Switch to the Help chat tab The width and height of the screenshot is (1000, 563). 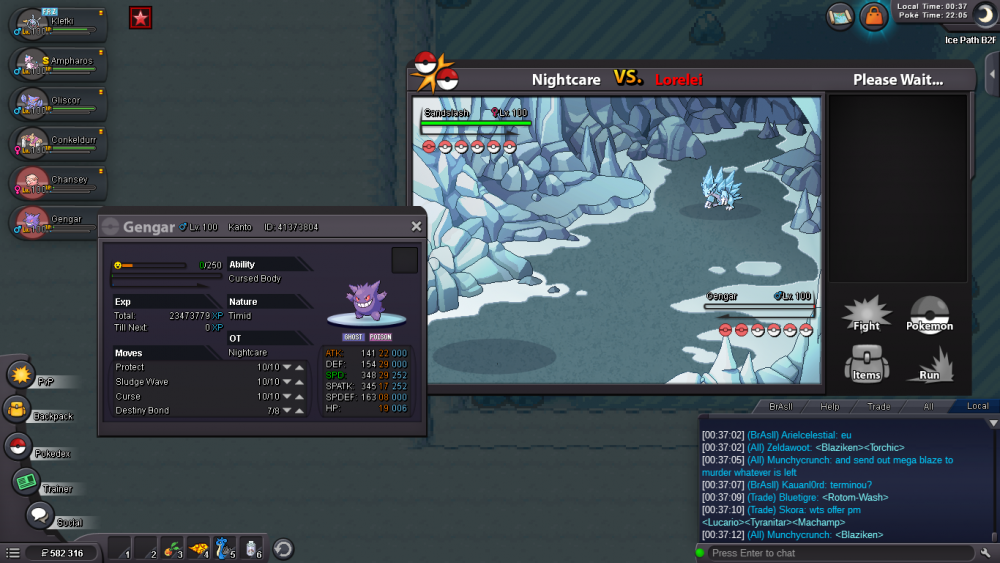(830, 406)
